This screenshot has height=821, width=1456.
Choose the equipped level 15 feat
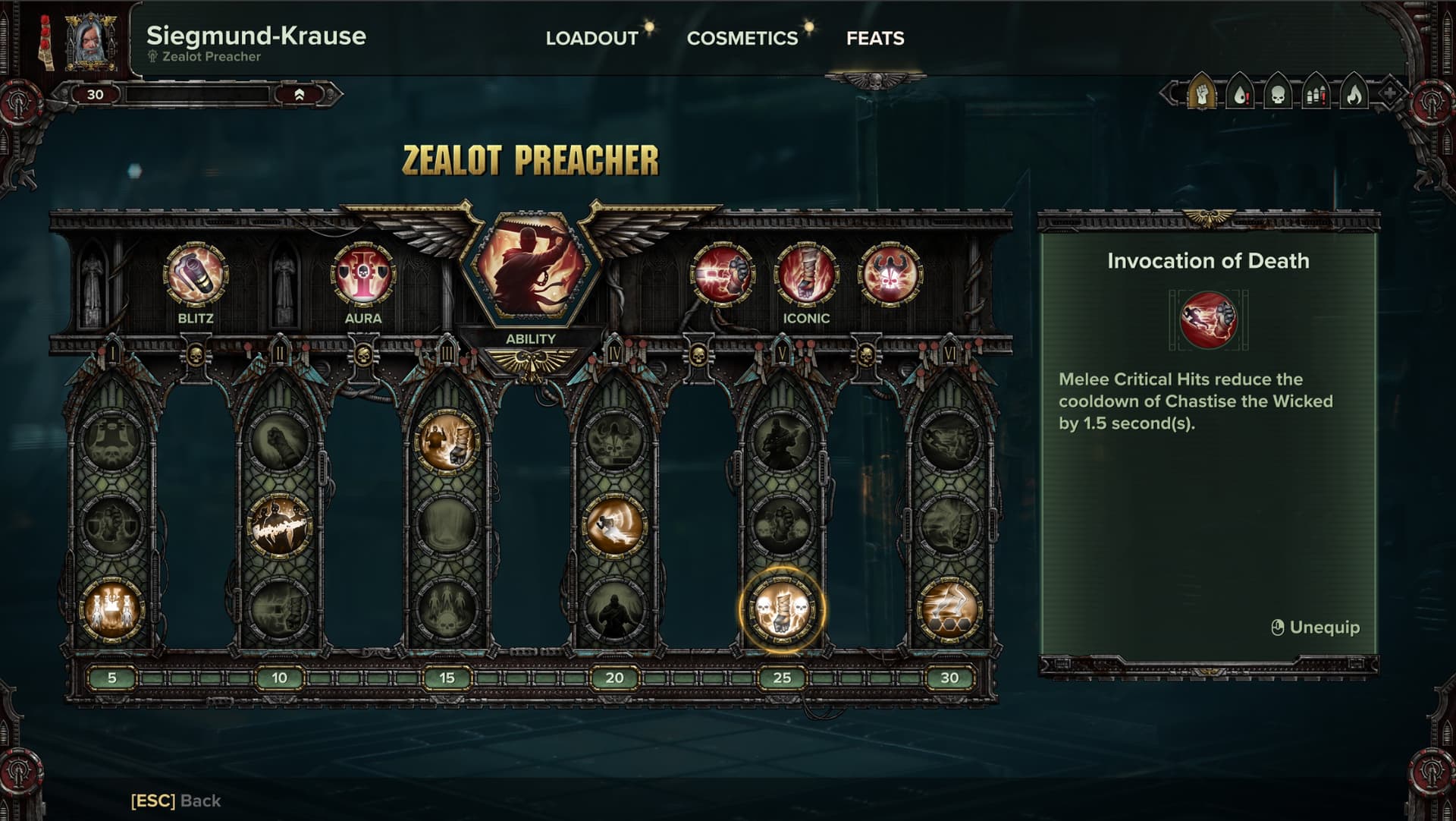pyautogui.click(x=447, y=441)
